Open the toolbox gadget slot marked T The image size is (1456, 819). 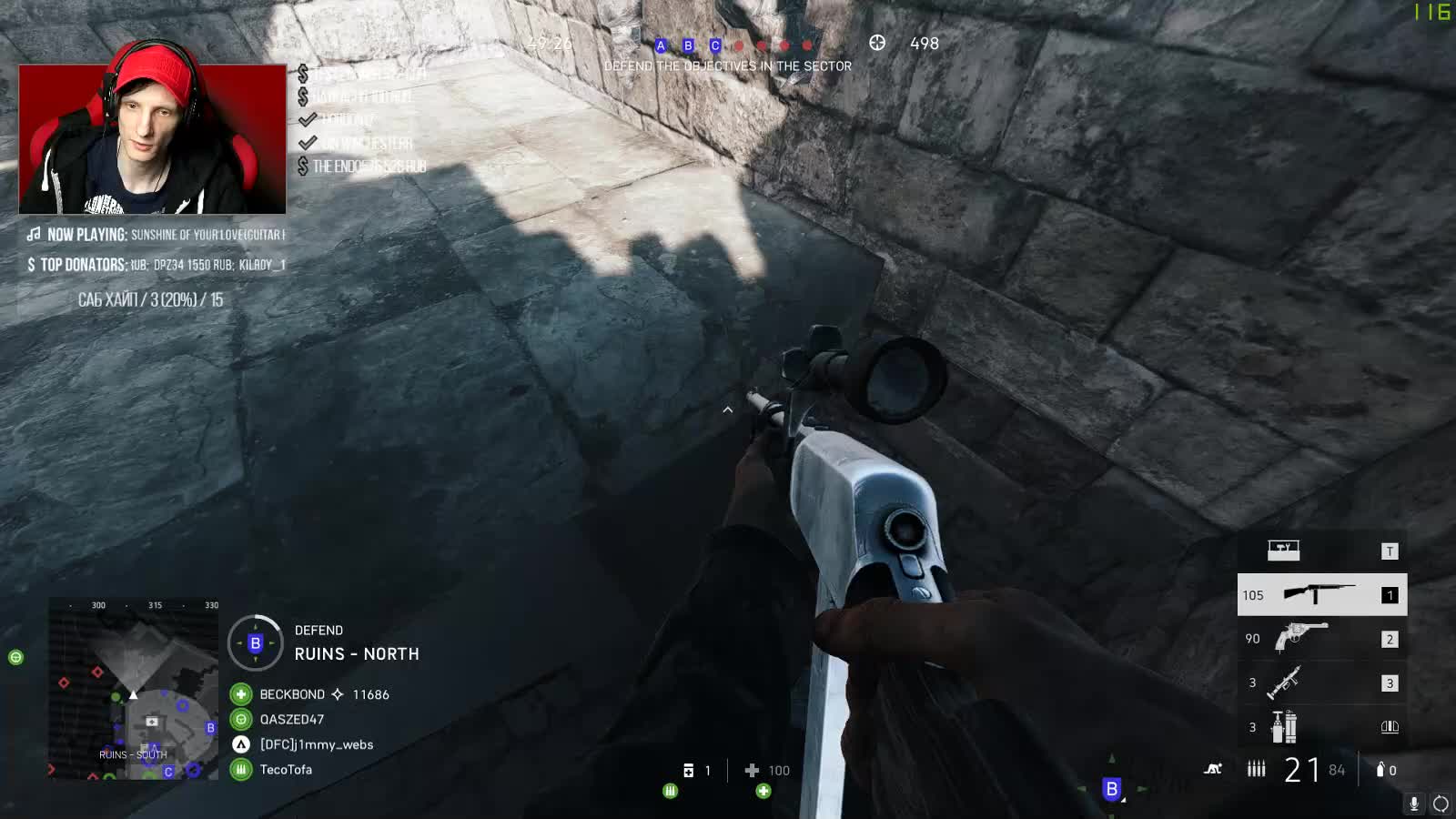pyautogui.click(x=1283, y=550)
